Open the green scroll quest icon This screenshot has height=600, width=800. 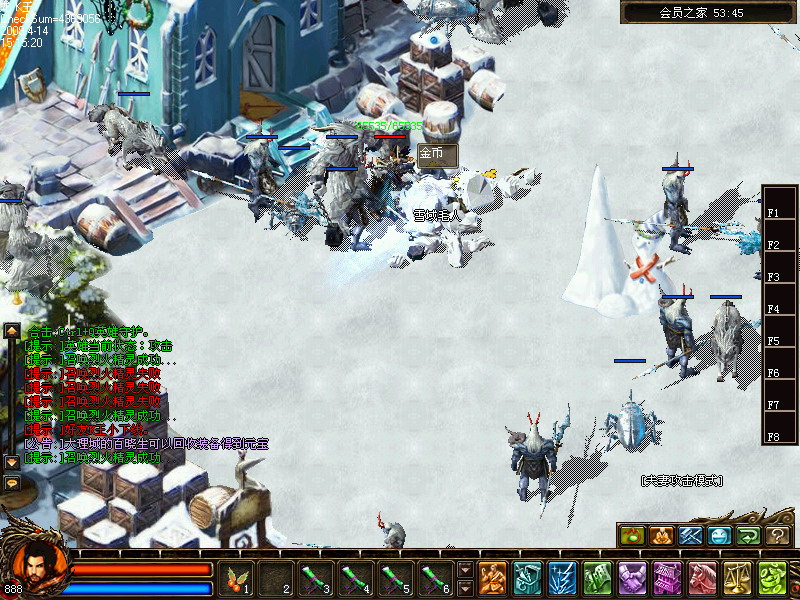(x=597, y=578)
